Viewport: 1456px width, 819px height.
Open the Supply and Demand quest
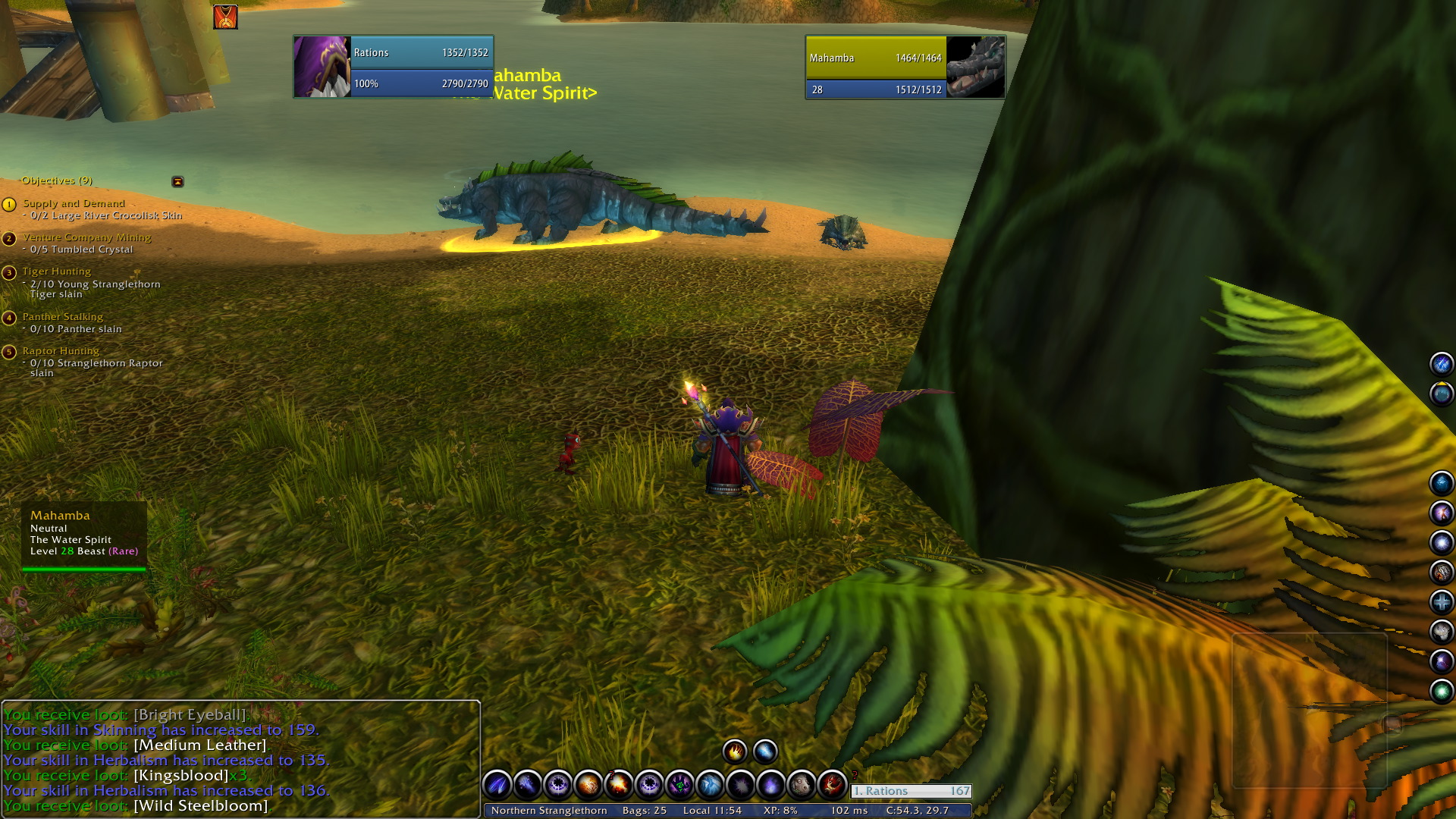74,203
